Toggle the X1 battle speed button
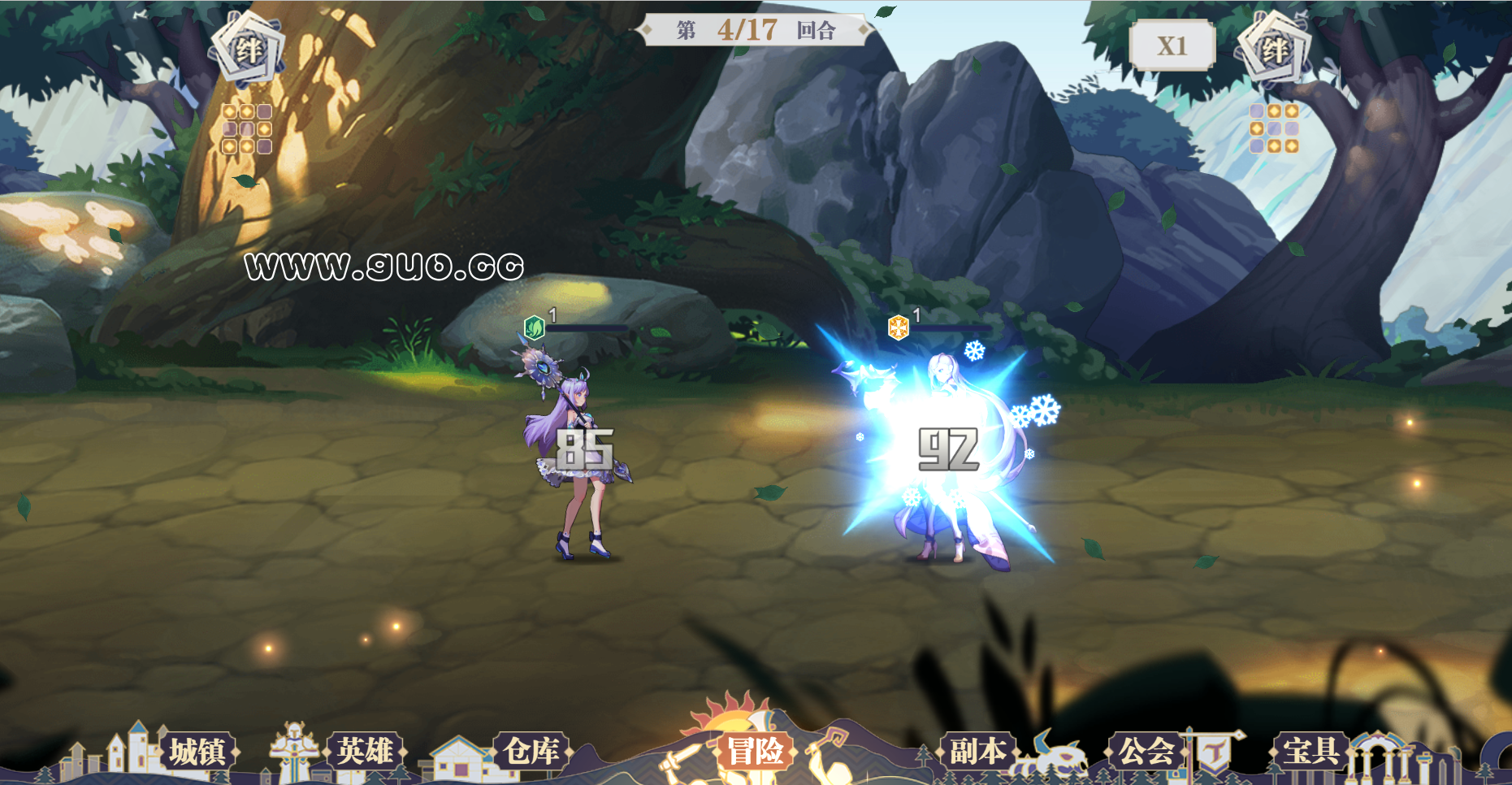 (x=1172, y=46)
